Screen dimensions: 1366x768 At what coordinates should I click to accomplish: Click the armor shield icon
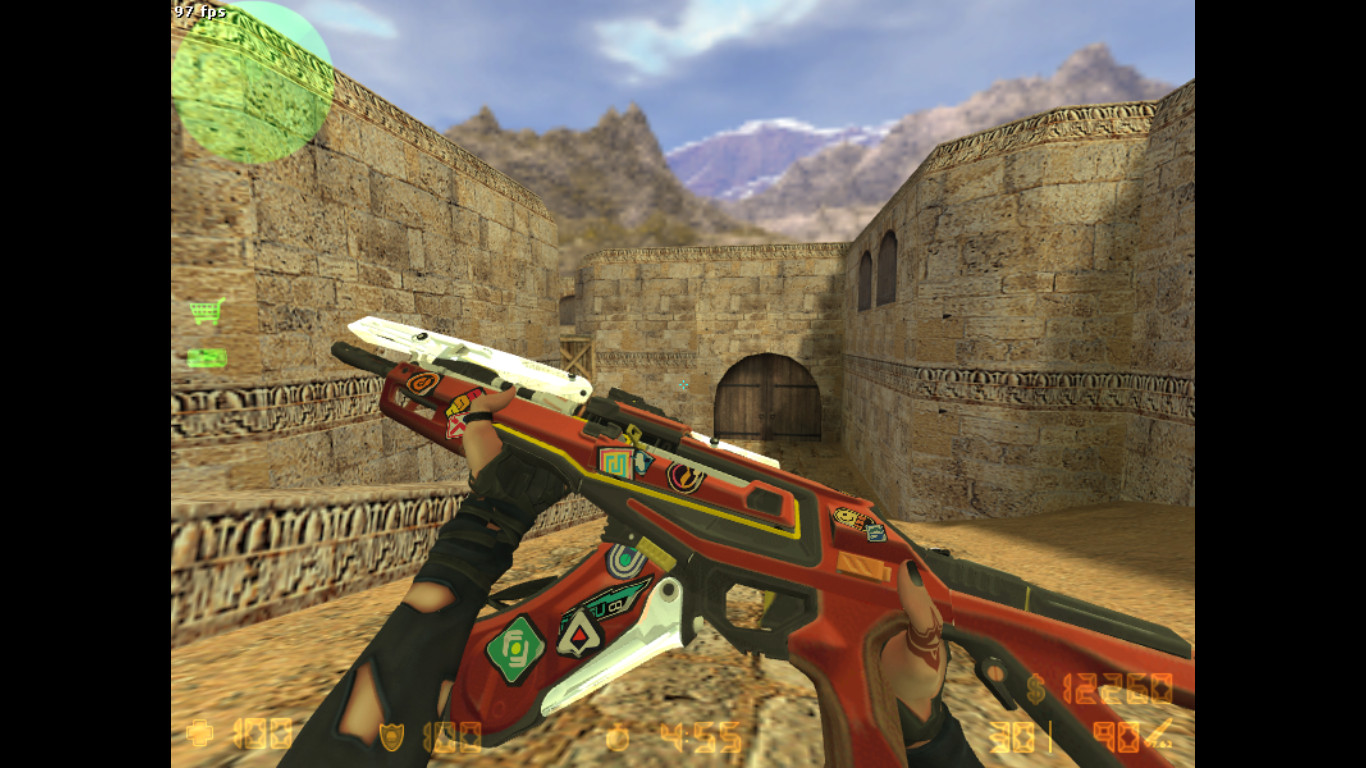coord(392,737)
